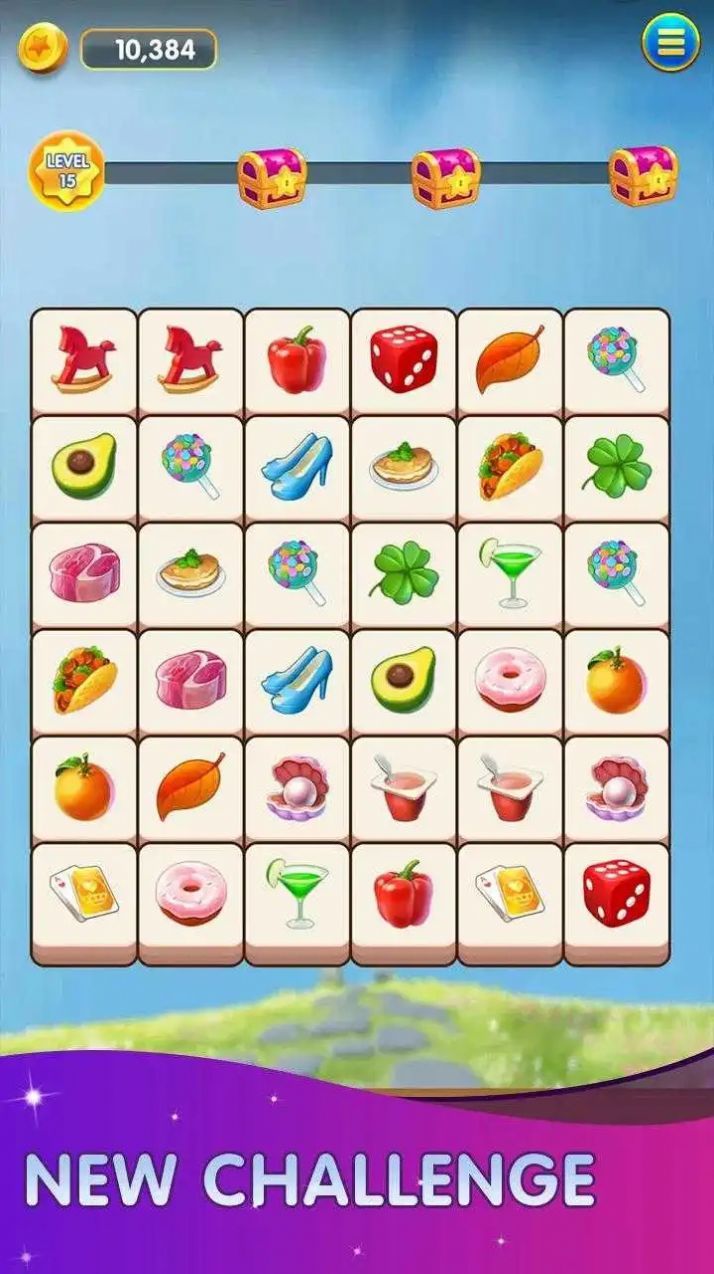
Task: Click the Level 15 badge
Action: pos(67,171)
